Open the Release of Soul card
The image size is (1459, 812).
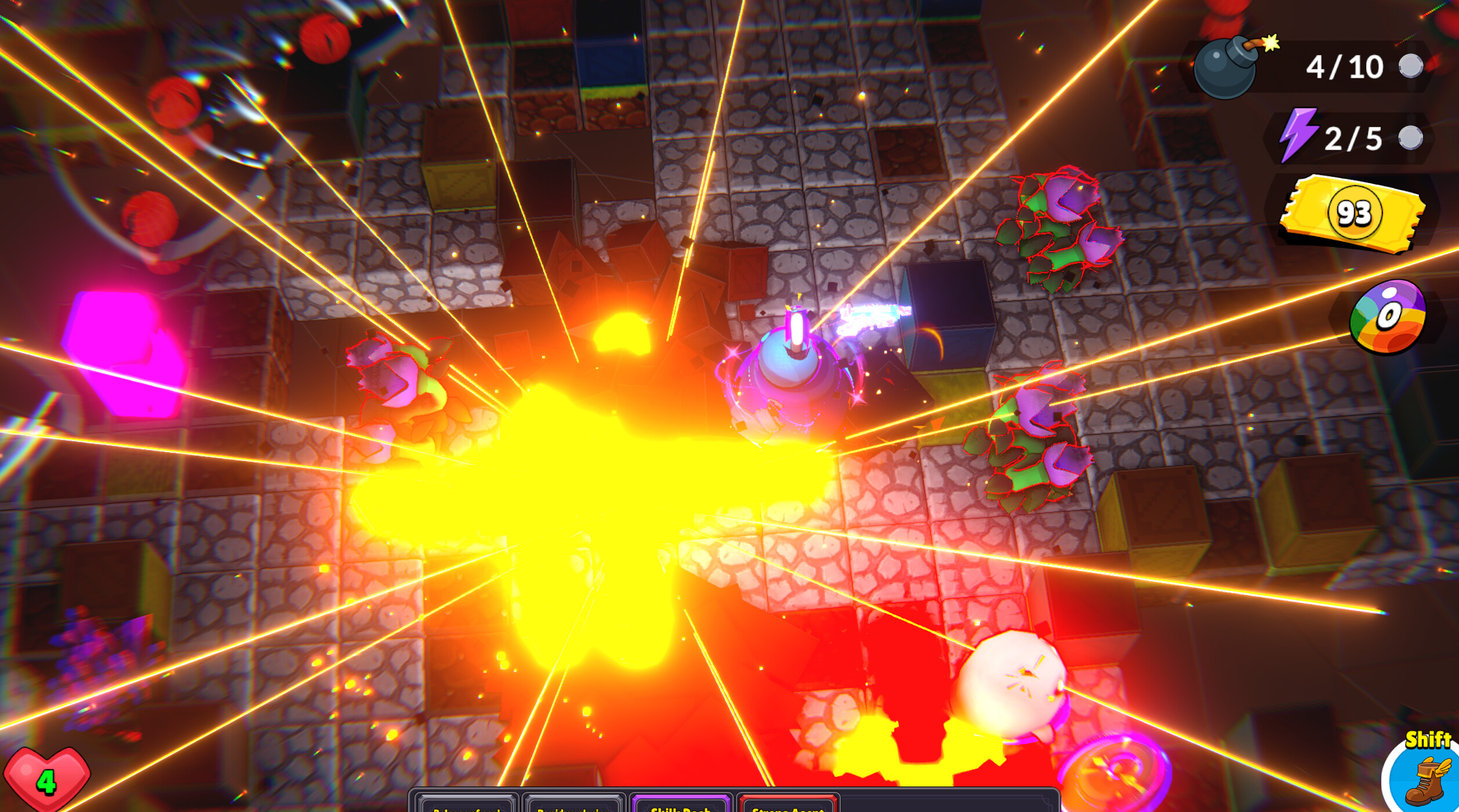pos(464,807)
